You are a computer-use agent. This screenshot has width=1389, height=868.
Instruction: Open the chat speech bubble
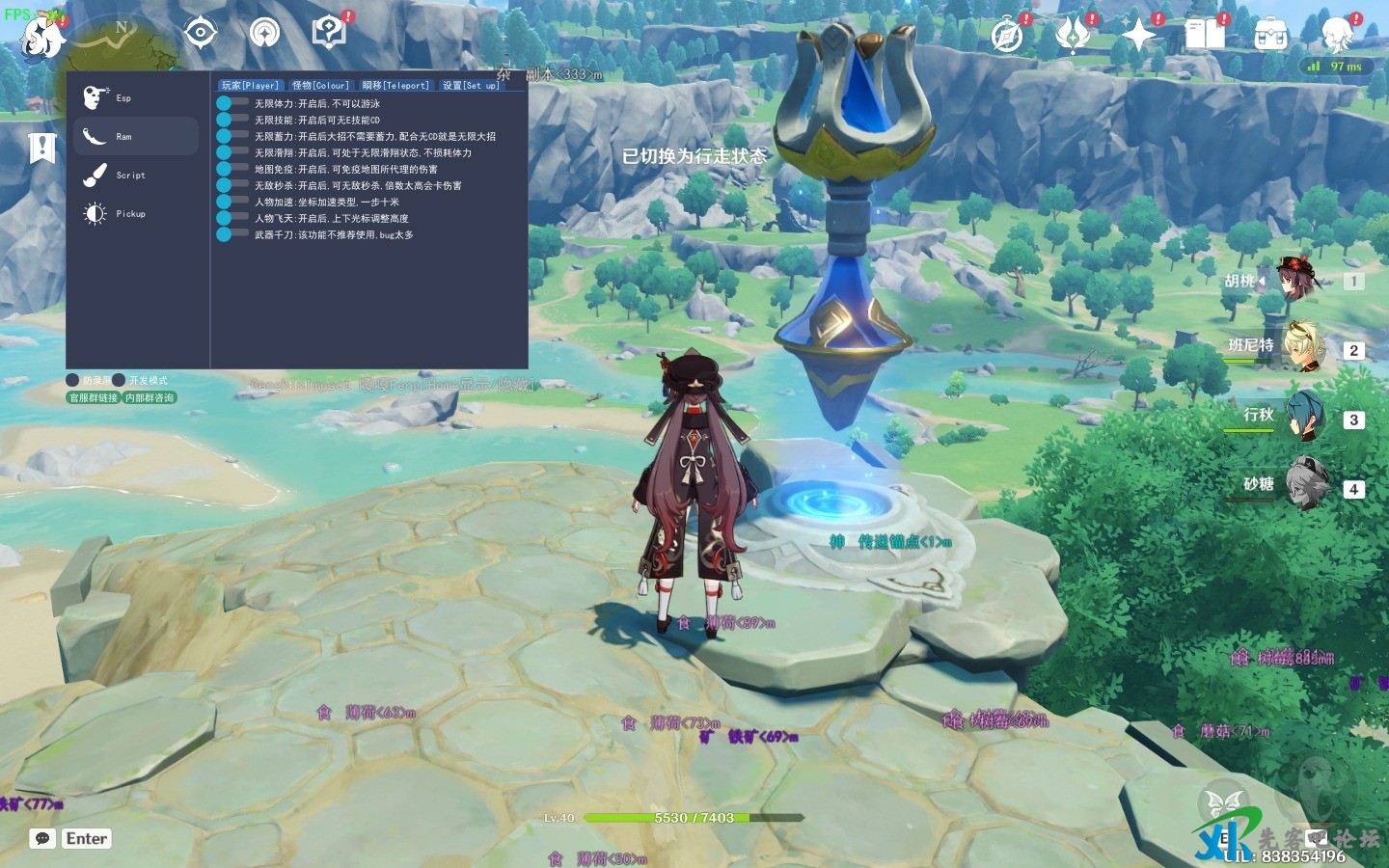tap(42, 839)
